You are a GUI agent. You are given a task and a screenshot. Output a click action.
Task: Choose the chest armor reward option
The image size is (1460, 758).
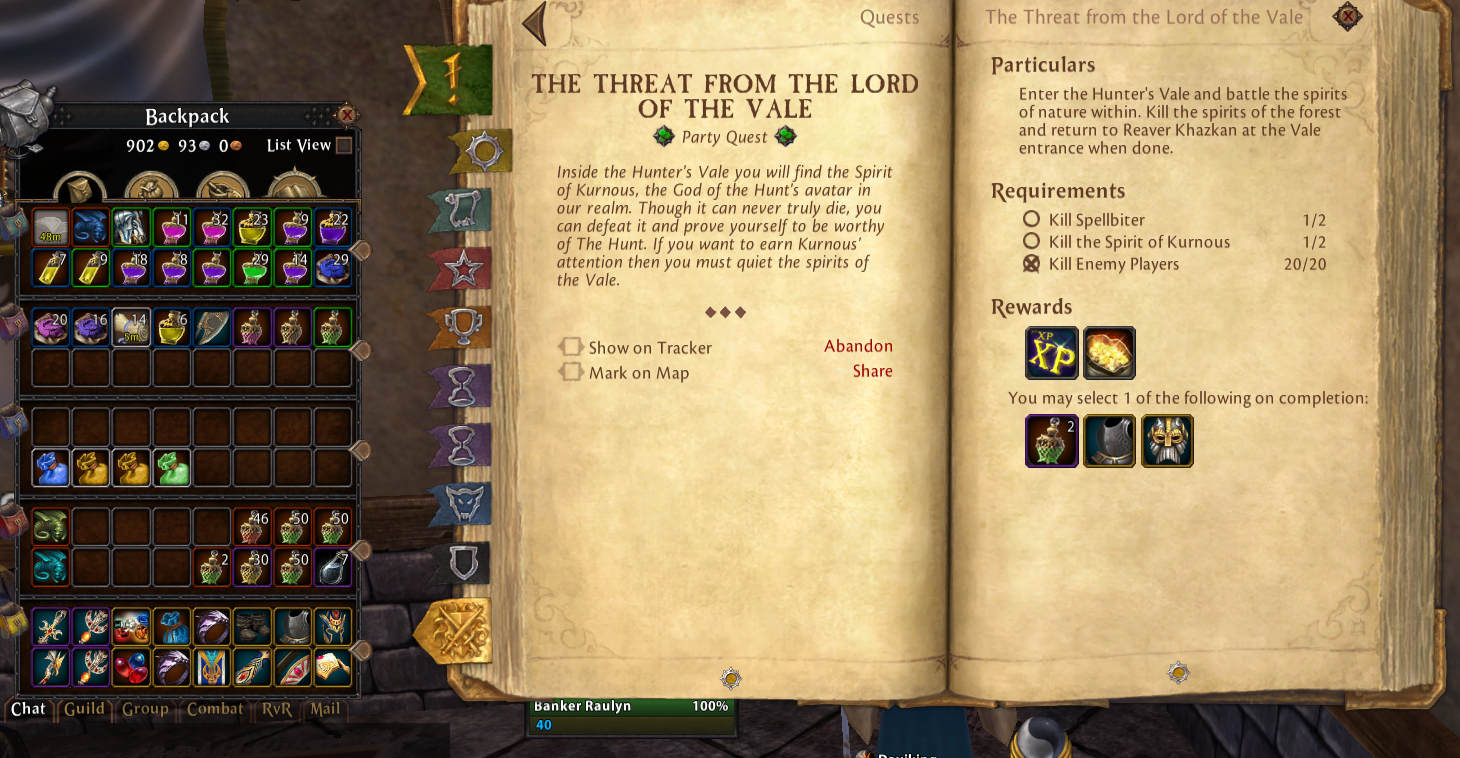pyautogui.click(x=1109, y=441)
